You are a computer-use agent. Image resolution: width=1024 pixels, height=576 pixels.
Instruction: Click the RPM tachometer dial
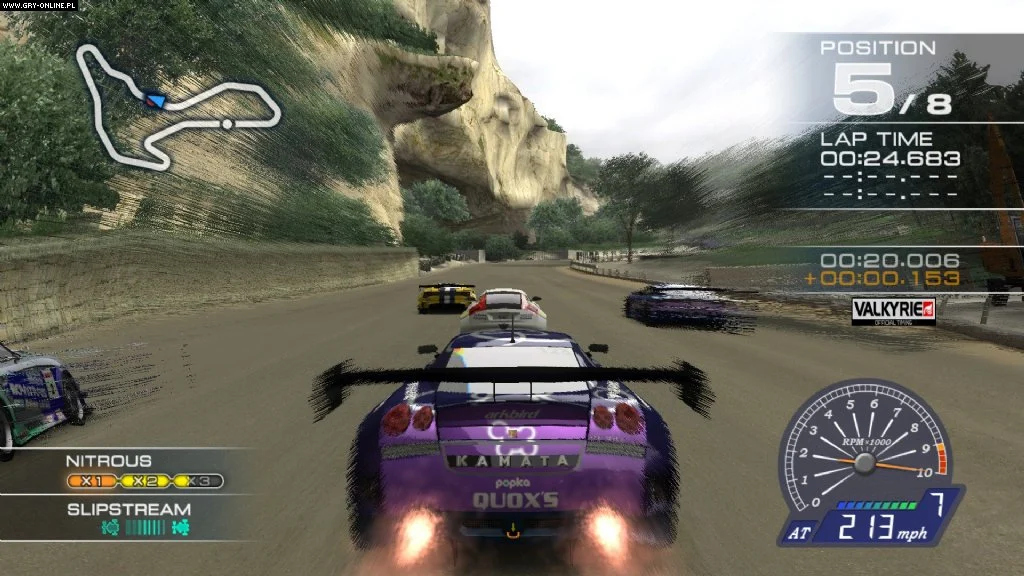coord(863,448)
